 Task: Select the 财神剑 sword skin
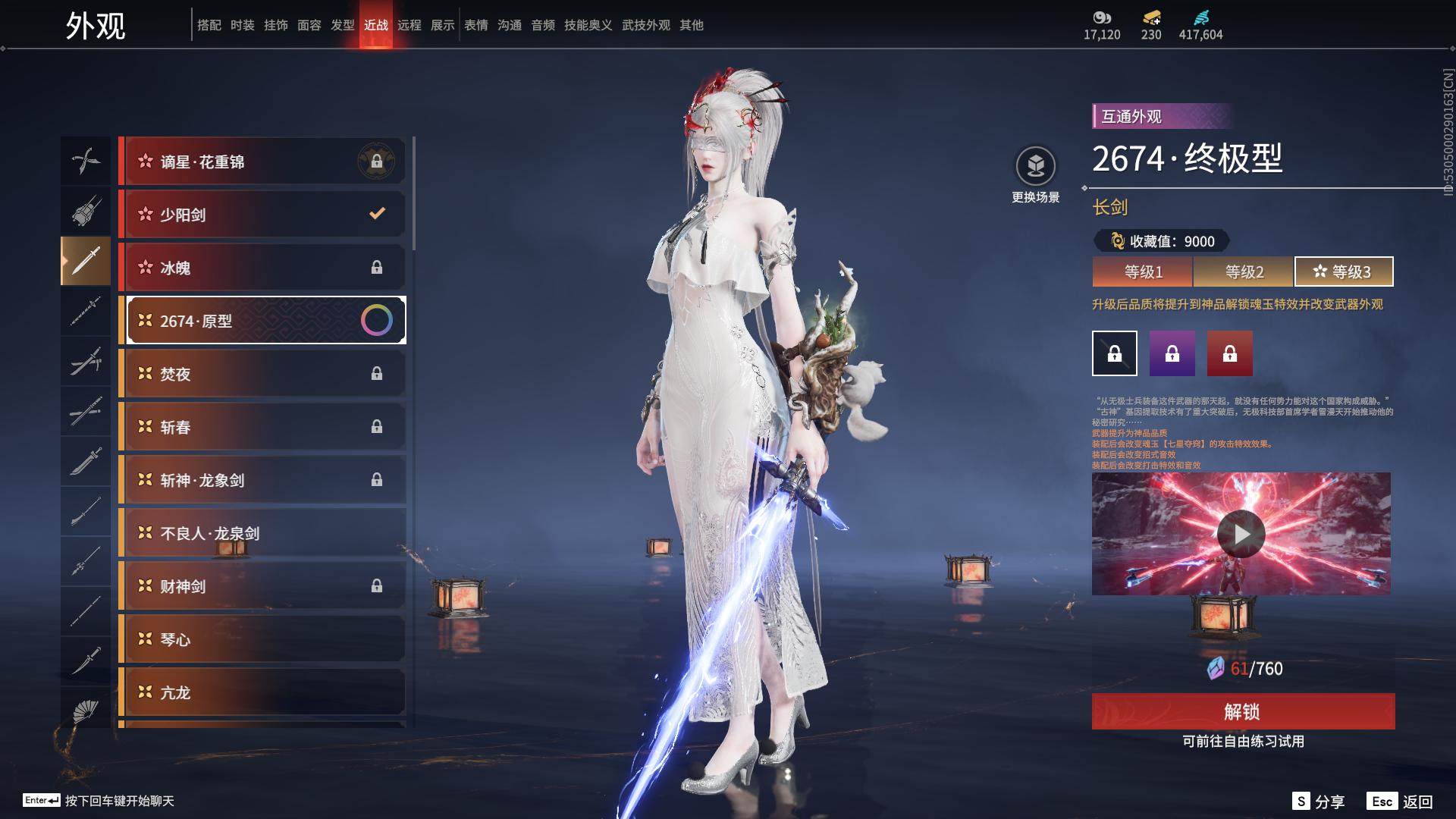(x=262, y=586)
